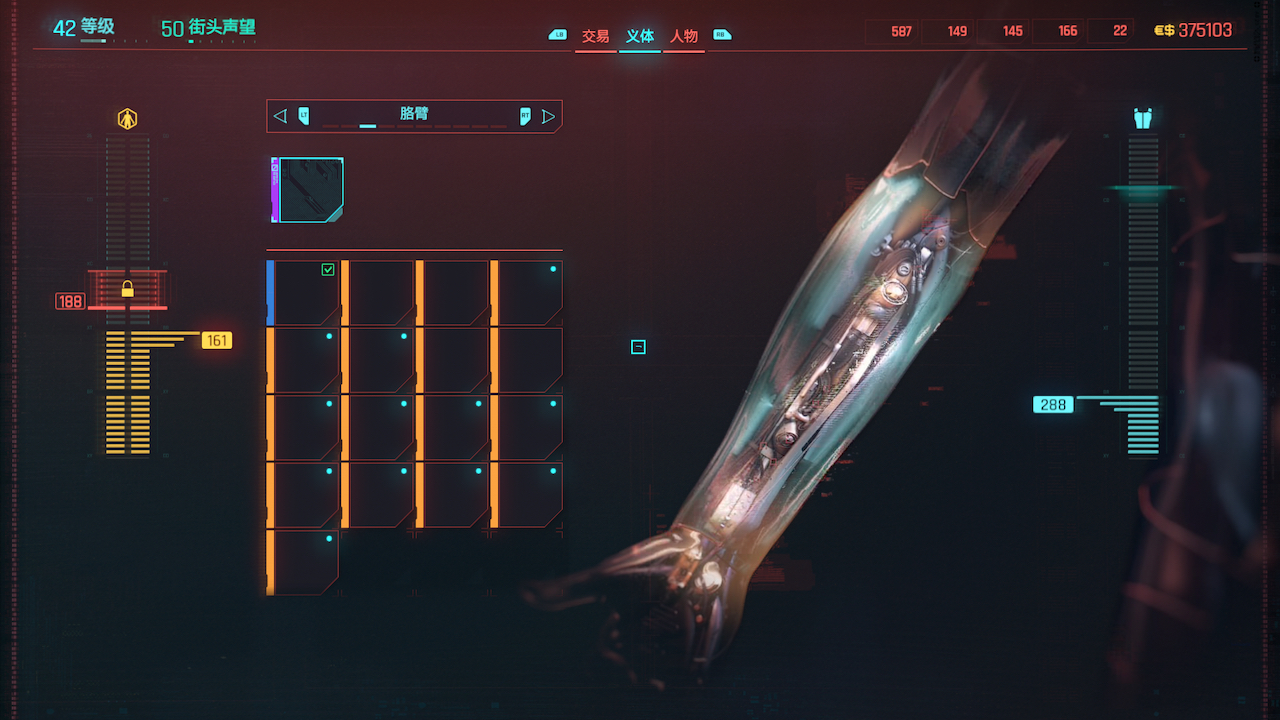The width and height of the screenshot is (1280, 720).
Task: Switch to the 交易 tab
Action: pos(595,36)
